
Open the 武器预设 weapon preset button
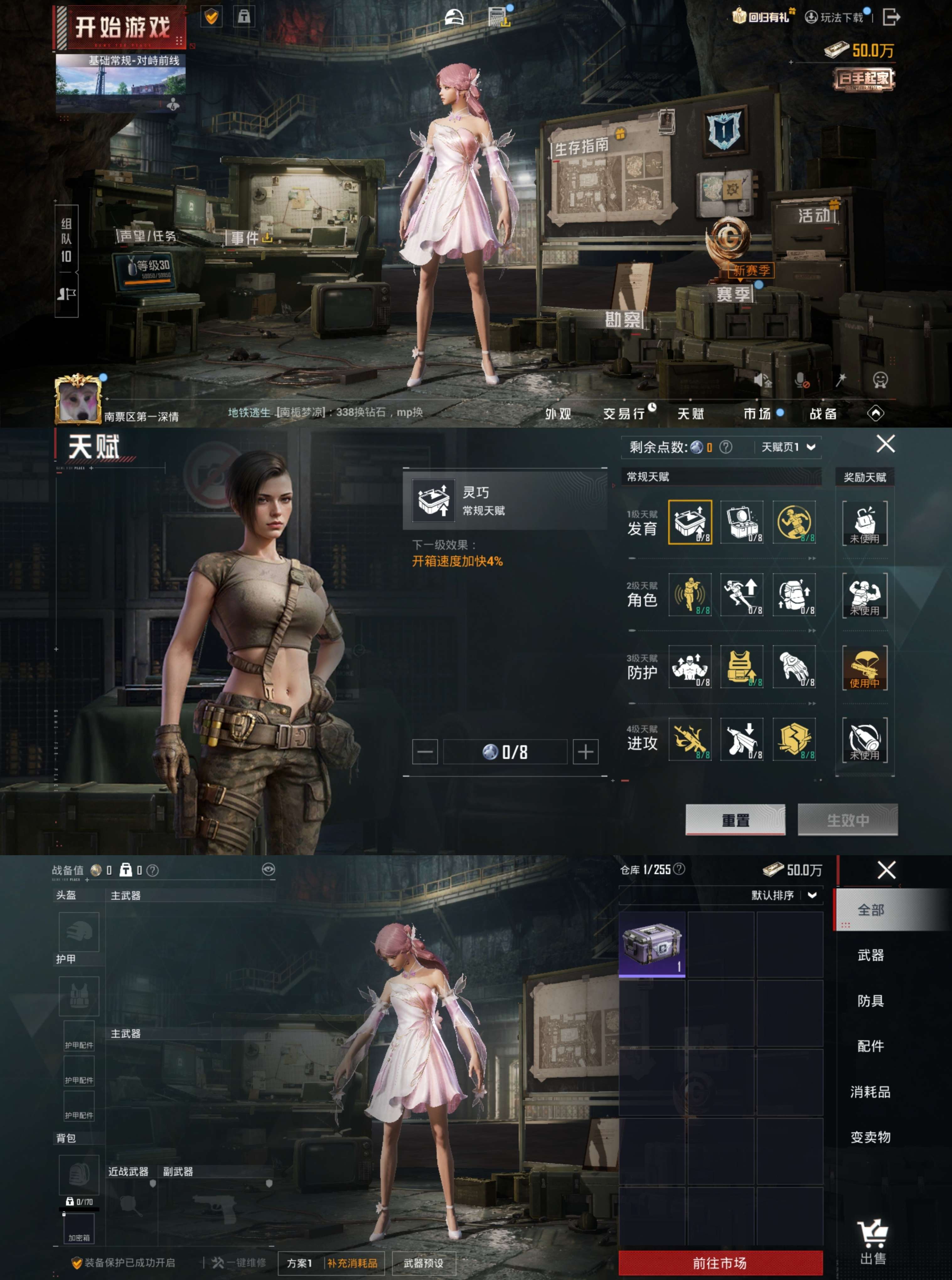424,1263
